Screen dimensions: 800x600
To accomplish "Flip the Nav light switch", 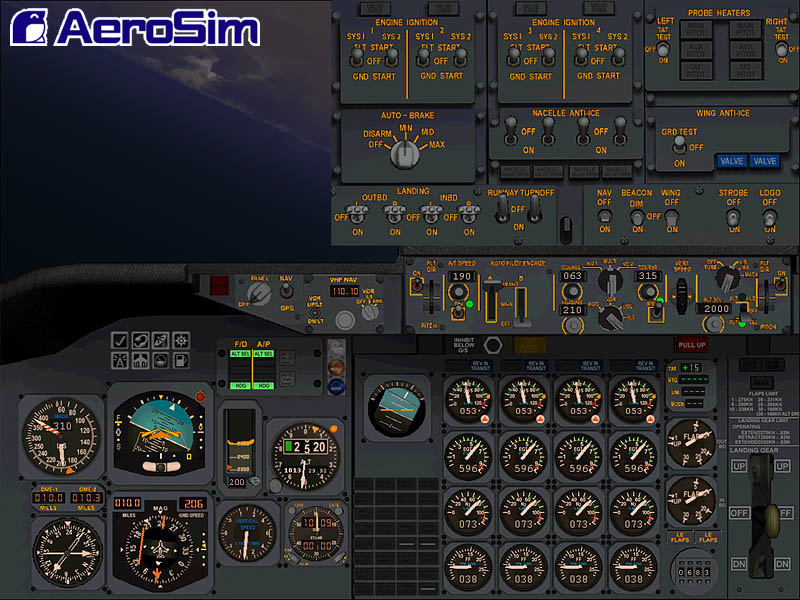I will click(x=604, y=216).
